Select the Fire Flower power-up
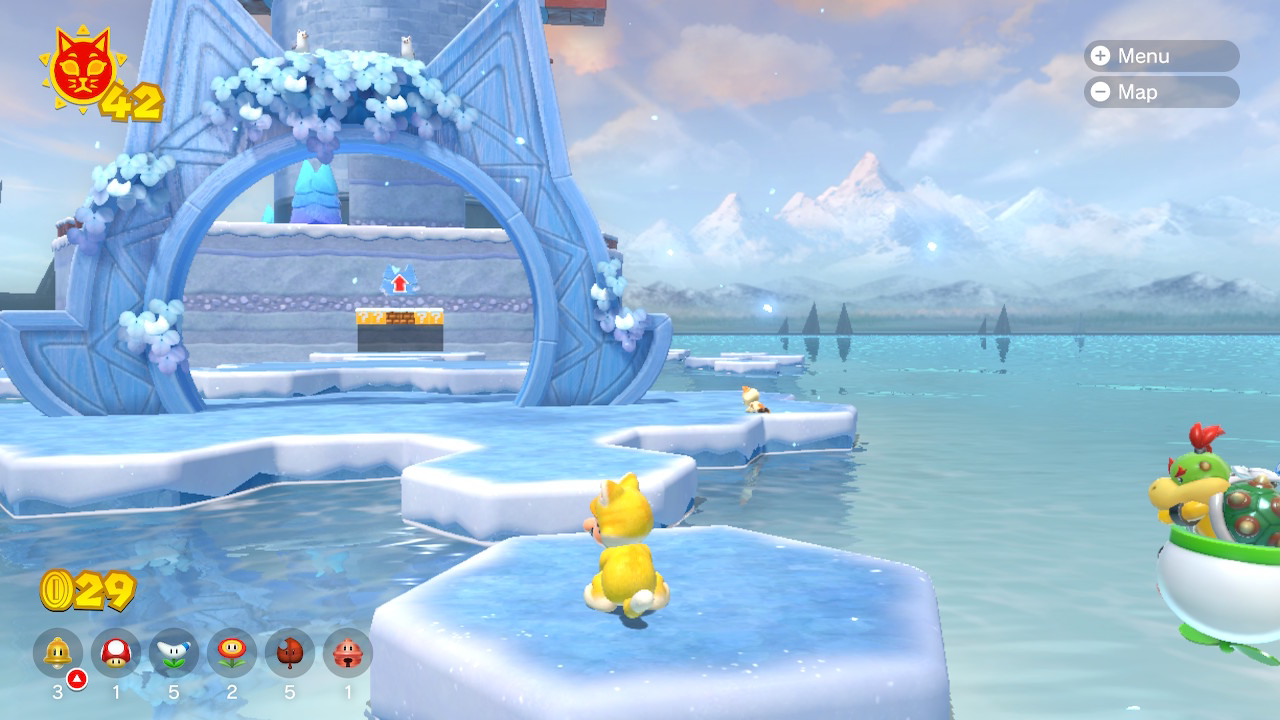Screen dimensions: 1280x720 [x=232, y=653]
